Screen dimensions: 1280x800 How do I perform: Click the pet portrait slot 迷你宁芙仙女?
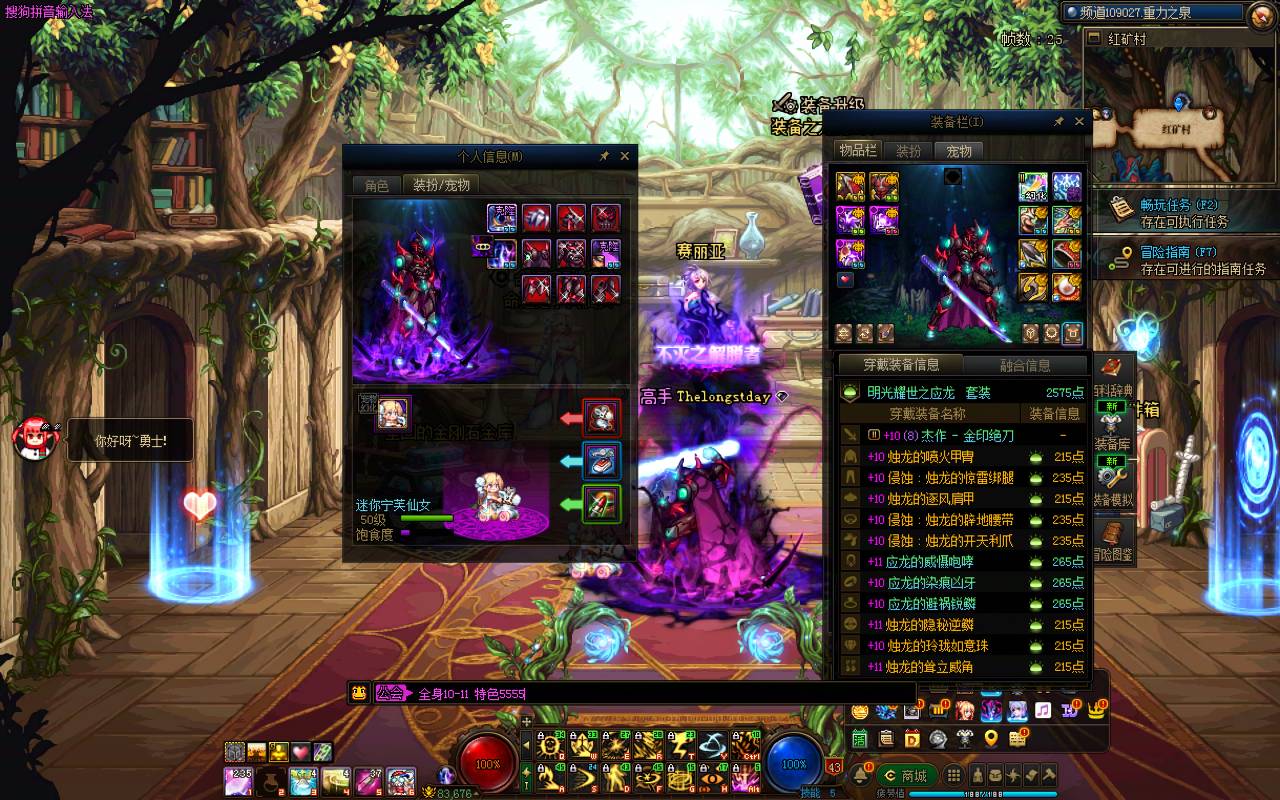point(393,413)
